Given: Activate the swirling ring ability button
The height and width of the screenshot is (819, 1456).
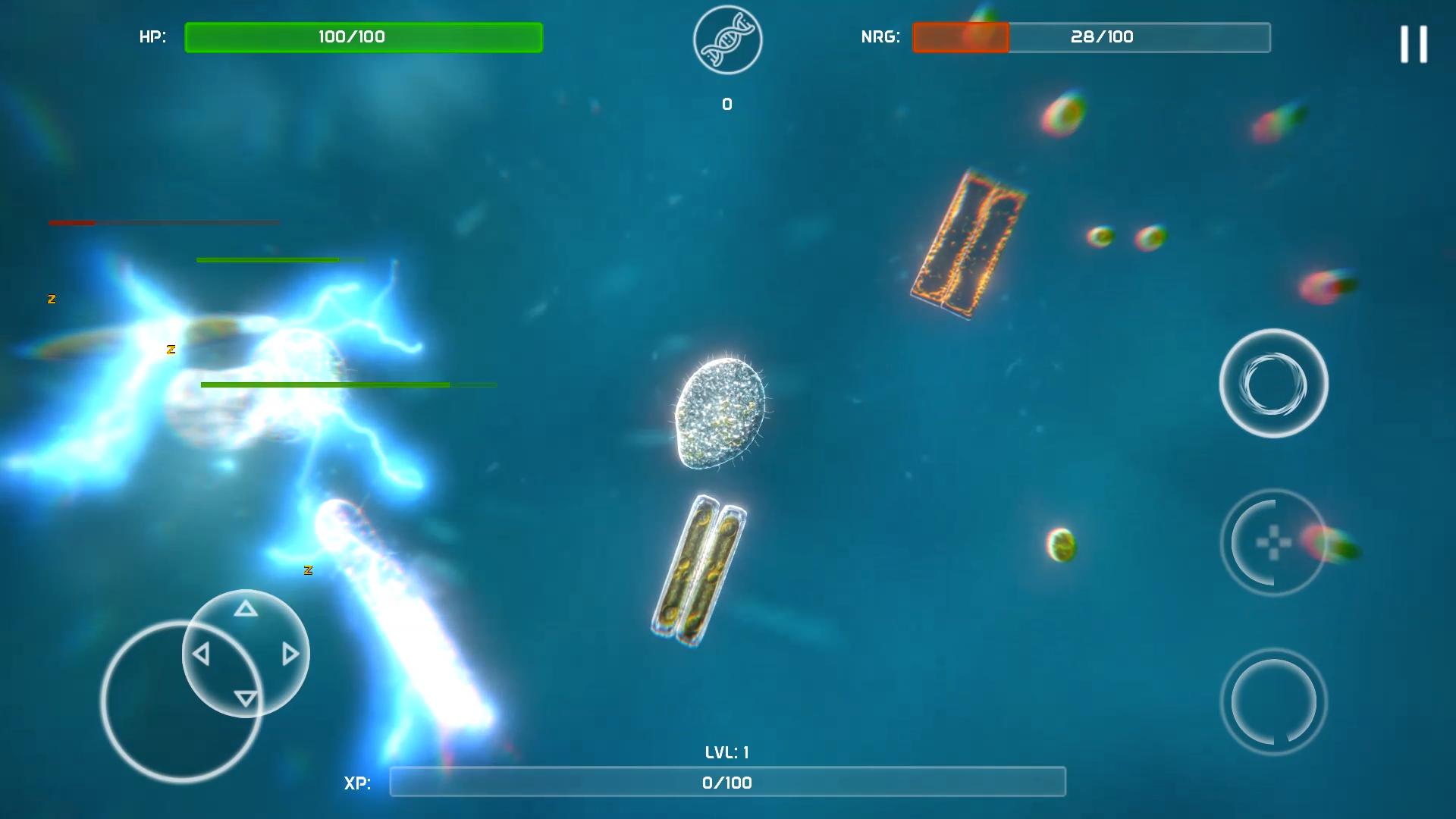Looking at the screenshot, I should click(1273, 384).
